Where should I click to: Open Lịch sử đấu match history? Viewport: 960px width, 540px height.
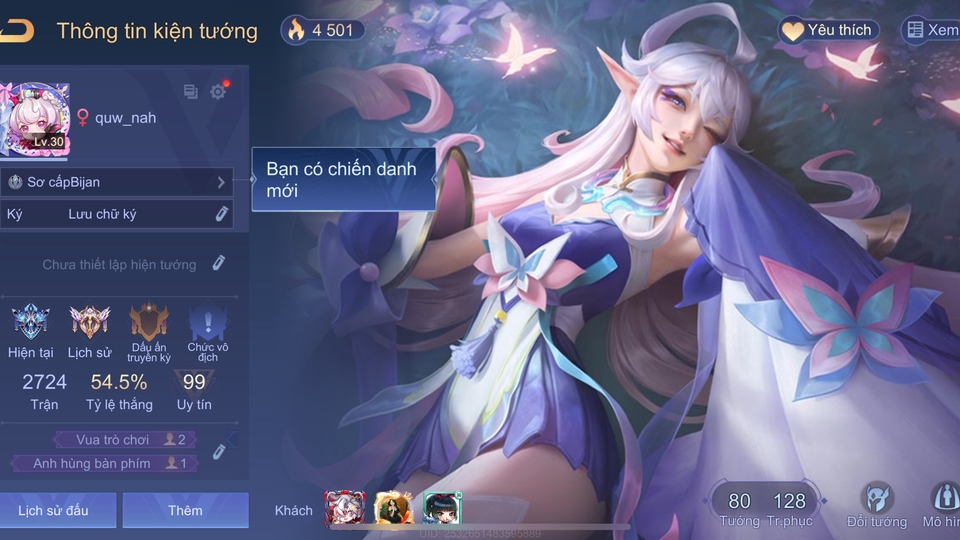[54, 510]
